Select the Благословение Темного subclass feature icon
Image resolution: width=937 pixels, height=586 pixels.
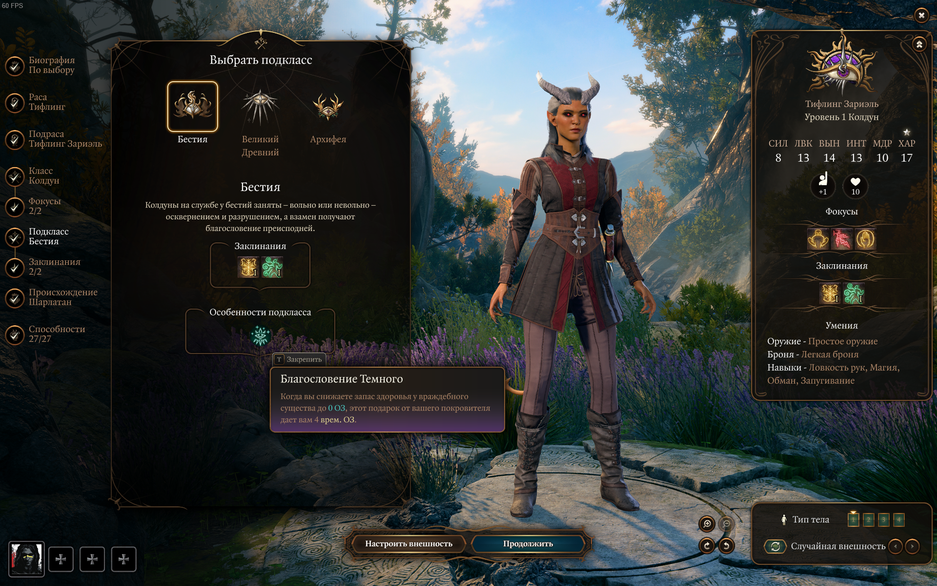(260, 336)
